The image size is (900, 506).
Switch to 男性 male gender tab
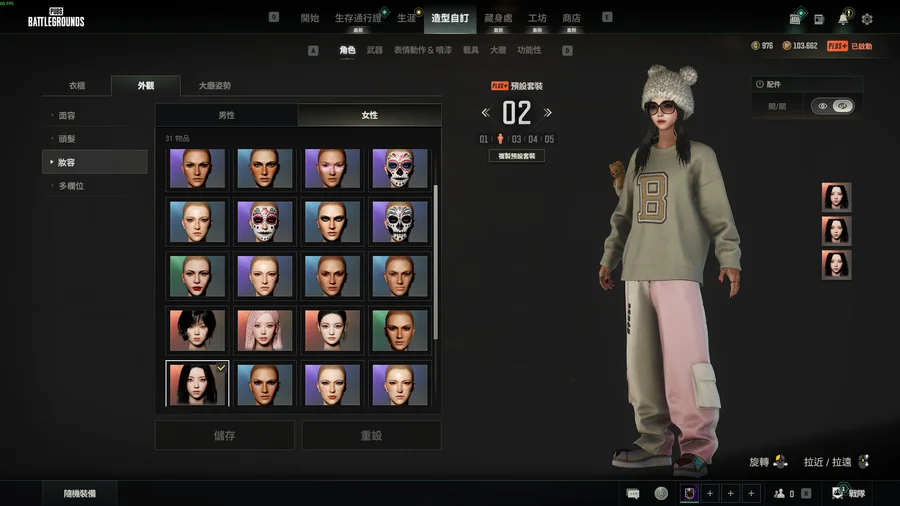tap(227, 116)
